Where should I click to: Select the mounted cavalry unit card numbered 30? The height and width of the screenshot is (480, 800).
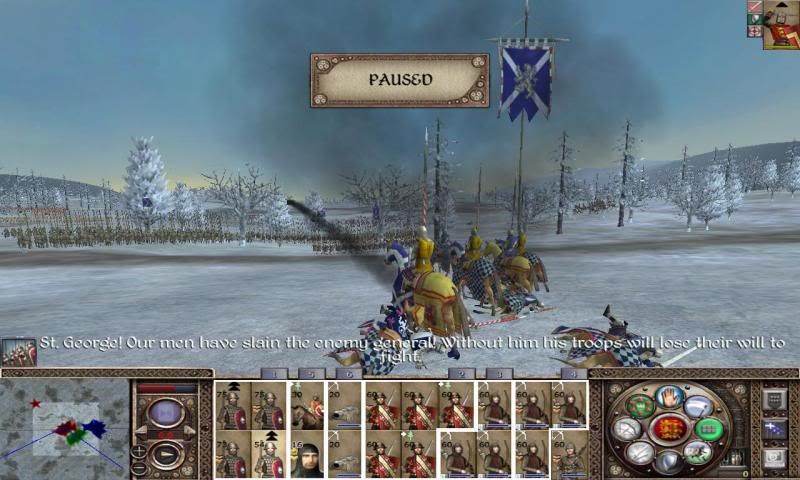(307, 406)
